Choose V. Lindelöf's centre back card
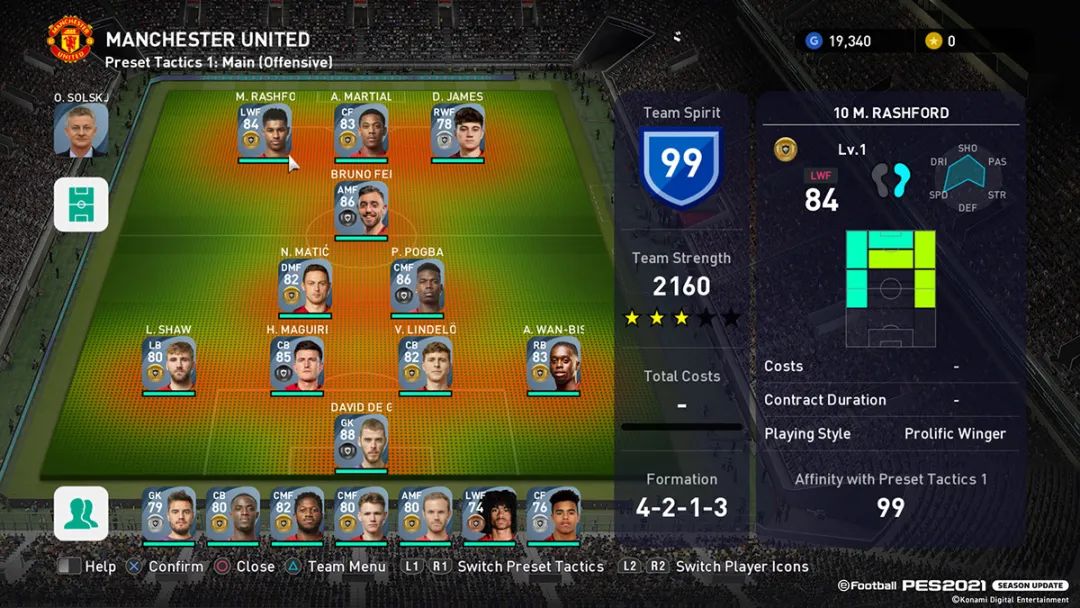Viewport: 1080px width, 608px height. [425, 364]
